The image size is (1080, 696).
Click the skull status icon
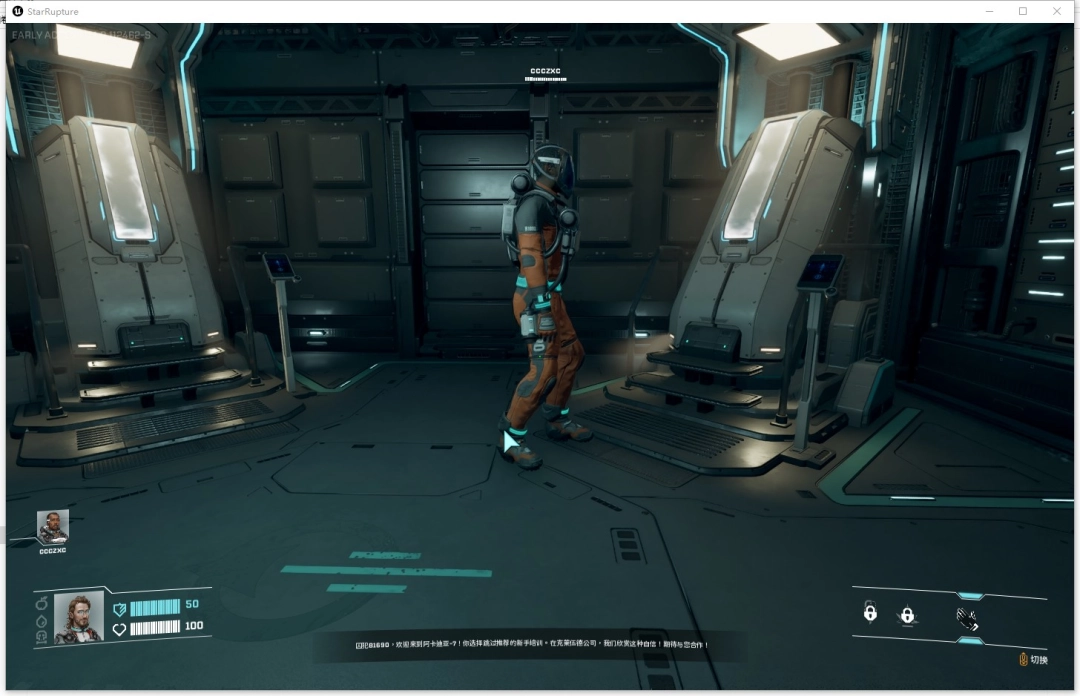pos(42,636)
